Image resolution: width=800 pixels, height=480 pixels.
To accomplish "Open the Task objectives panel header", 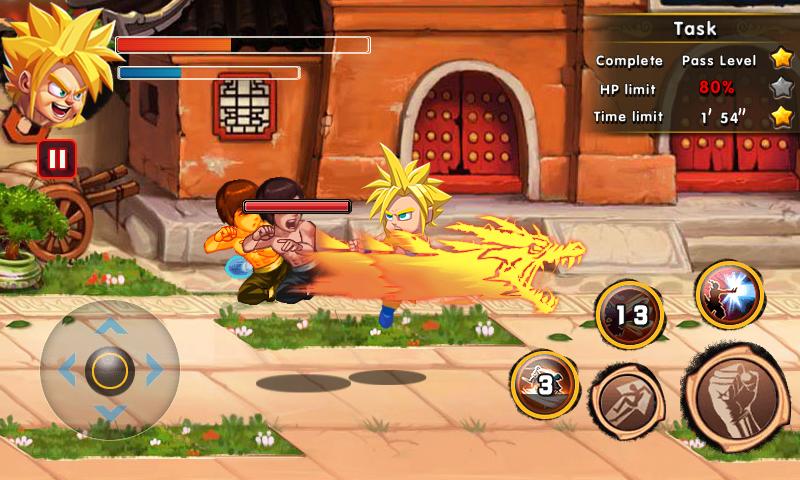I will pyautogui.click(x=694, y=29).
